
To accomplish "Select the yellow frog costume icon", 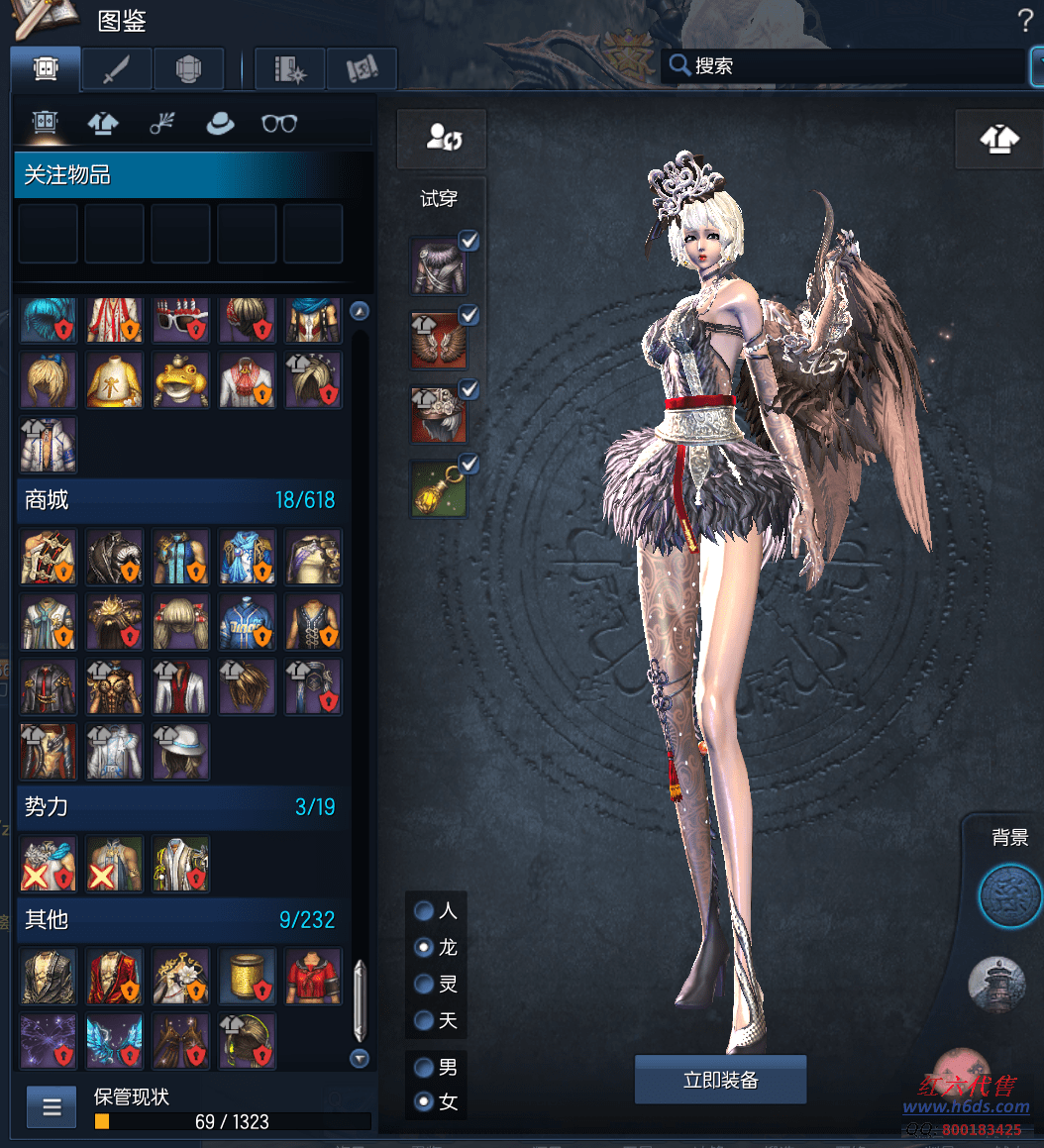I will tap(180, 380).
